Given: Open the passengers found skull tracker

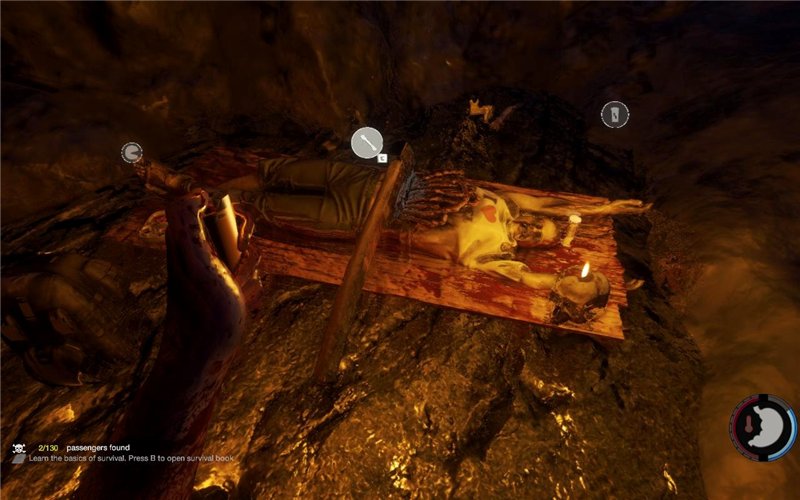Looking at the screenshot, I should click(18, 448).
